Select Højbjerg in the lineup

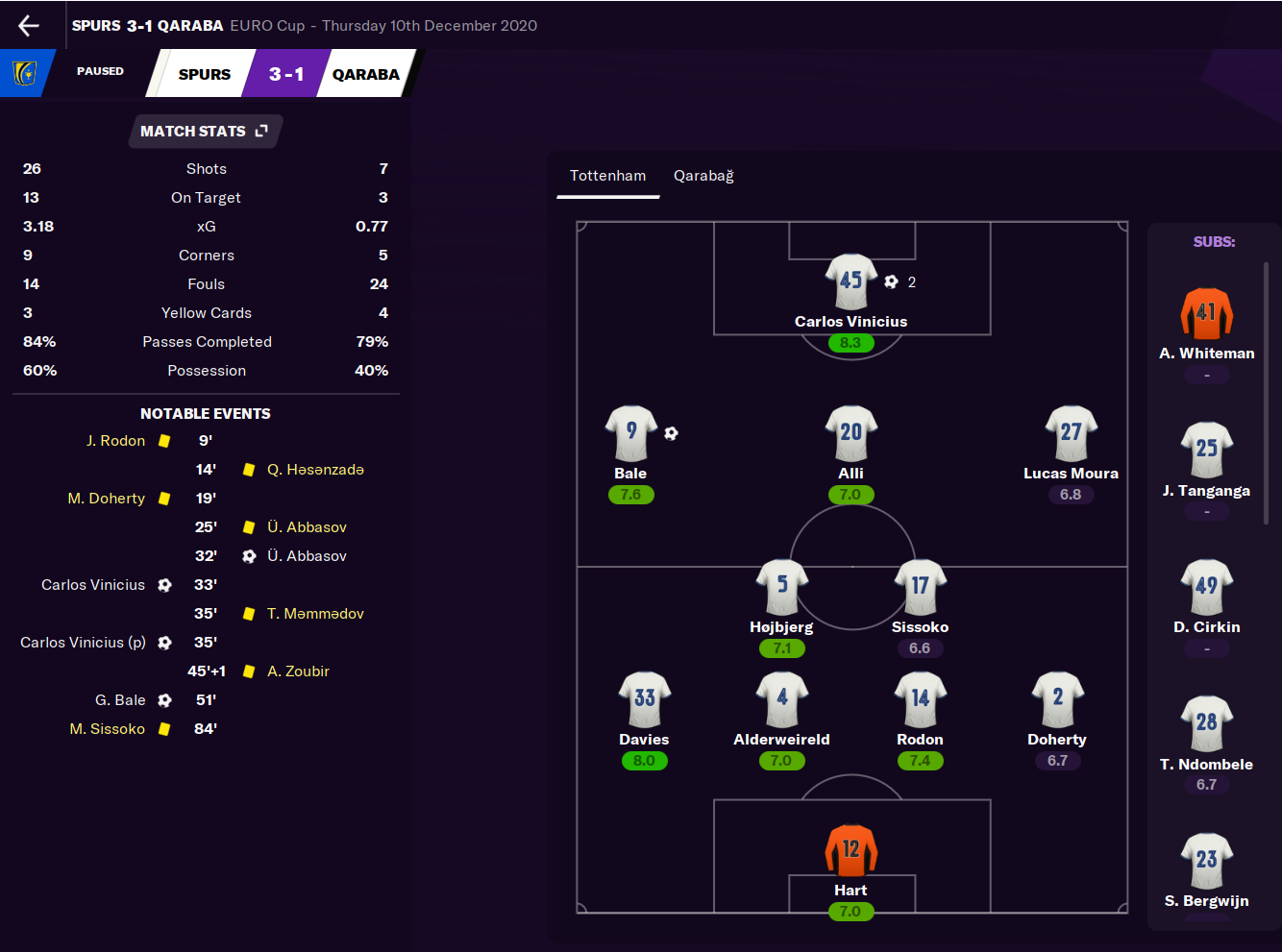[x=781, y=586]
